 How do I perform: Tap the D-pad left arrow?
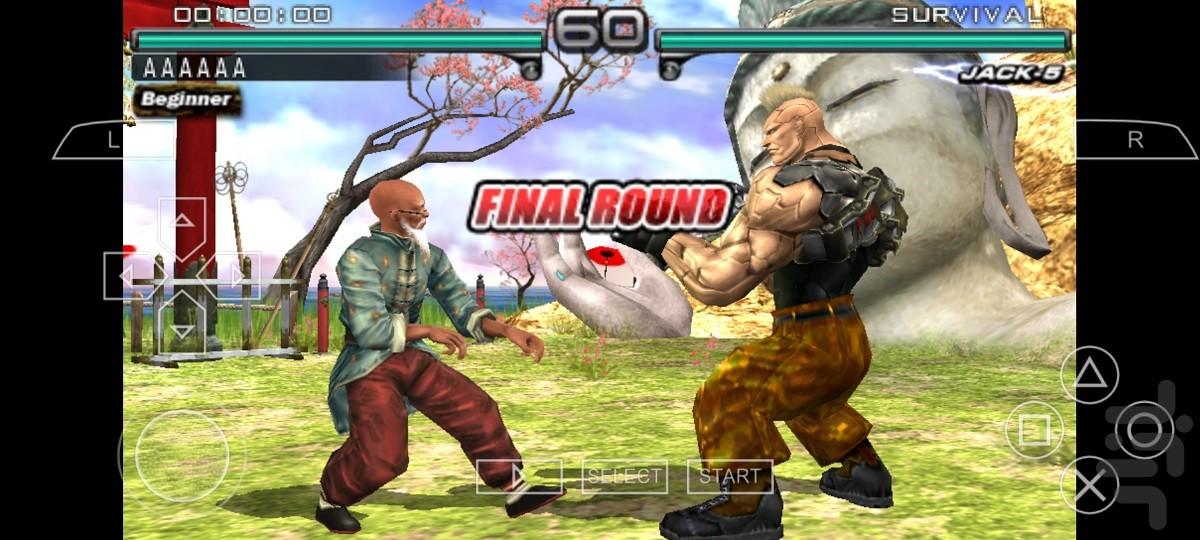point(130,275)
